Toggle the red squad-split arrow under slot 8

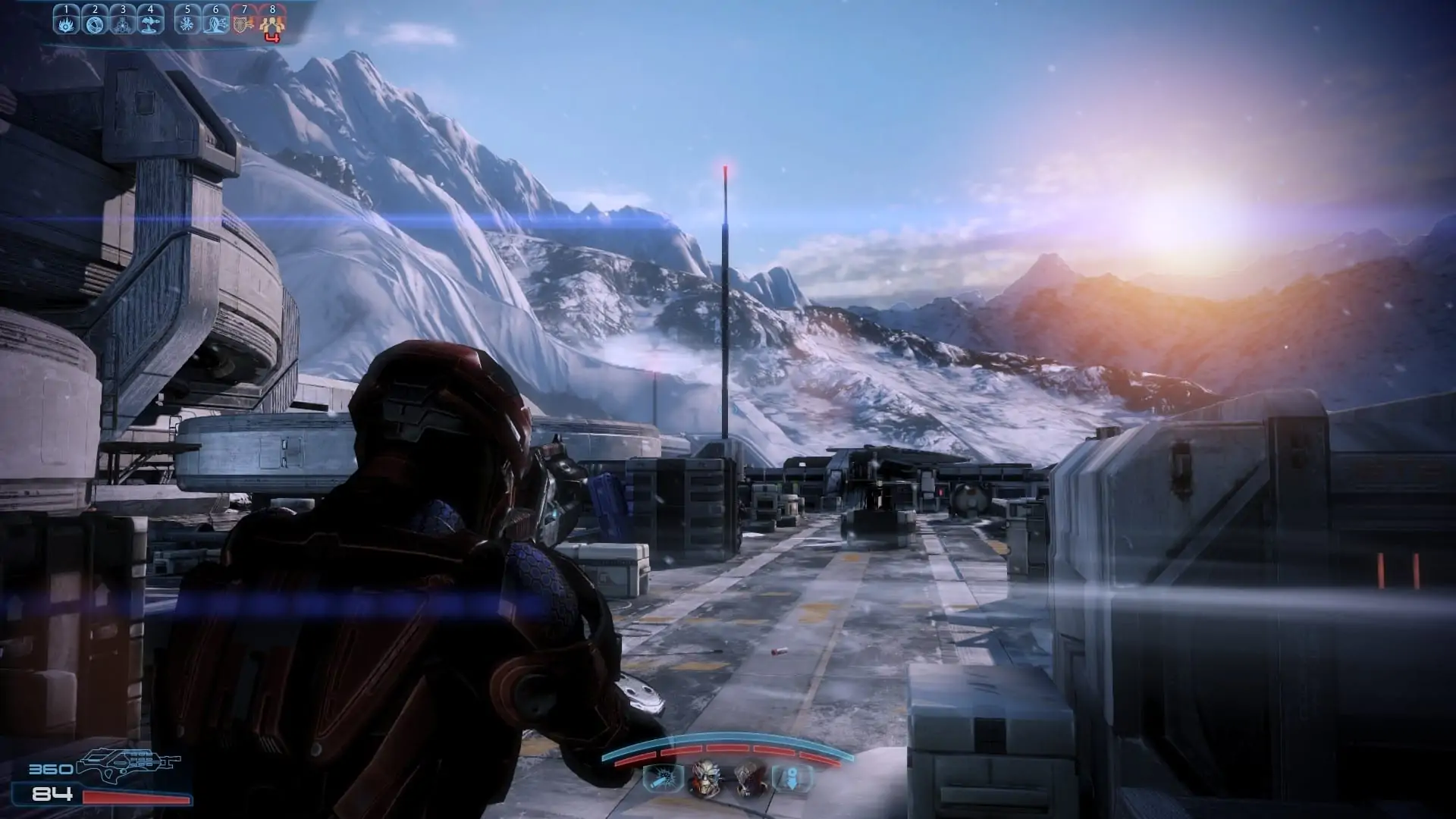(271, 36)
